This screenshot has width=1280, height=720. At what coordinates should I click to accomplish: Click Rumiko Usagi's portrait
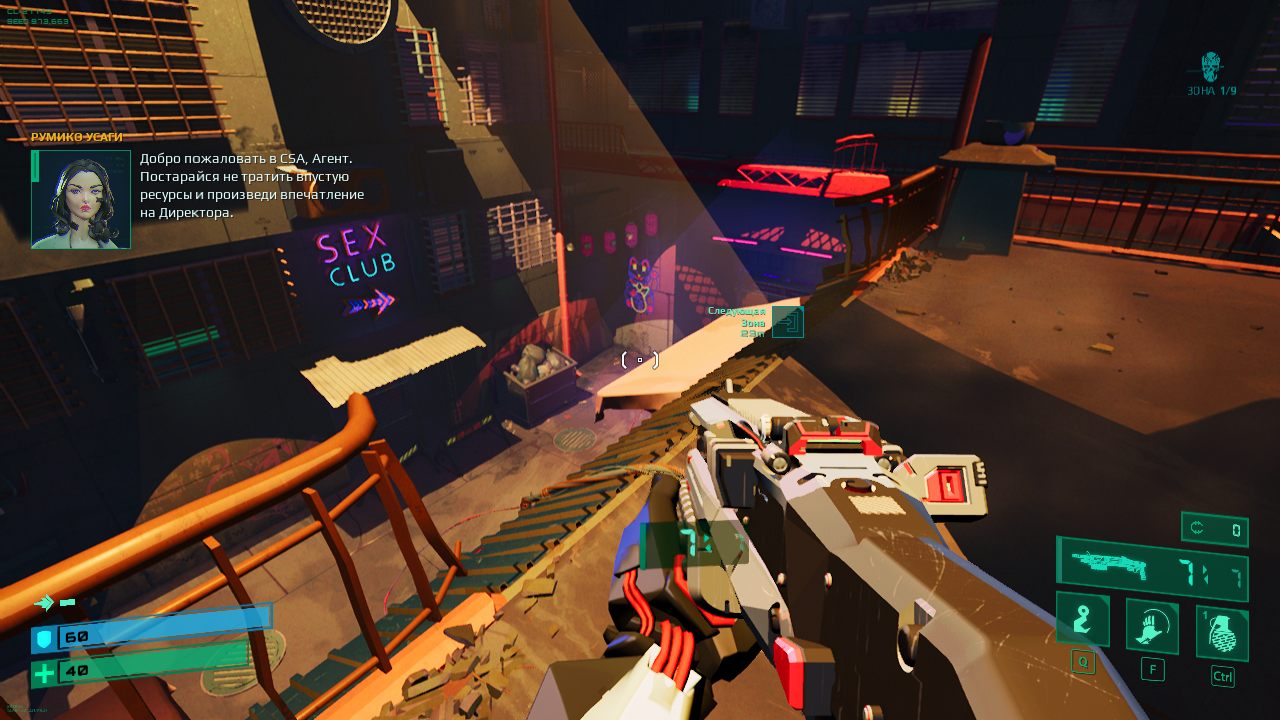tap(81, 199)
